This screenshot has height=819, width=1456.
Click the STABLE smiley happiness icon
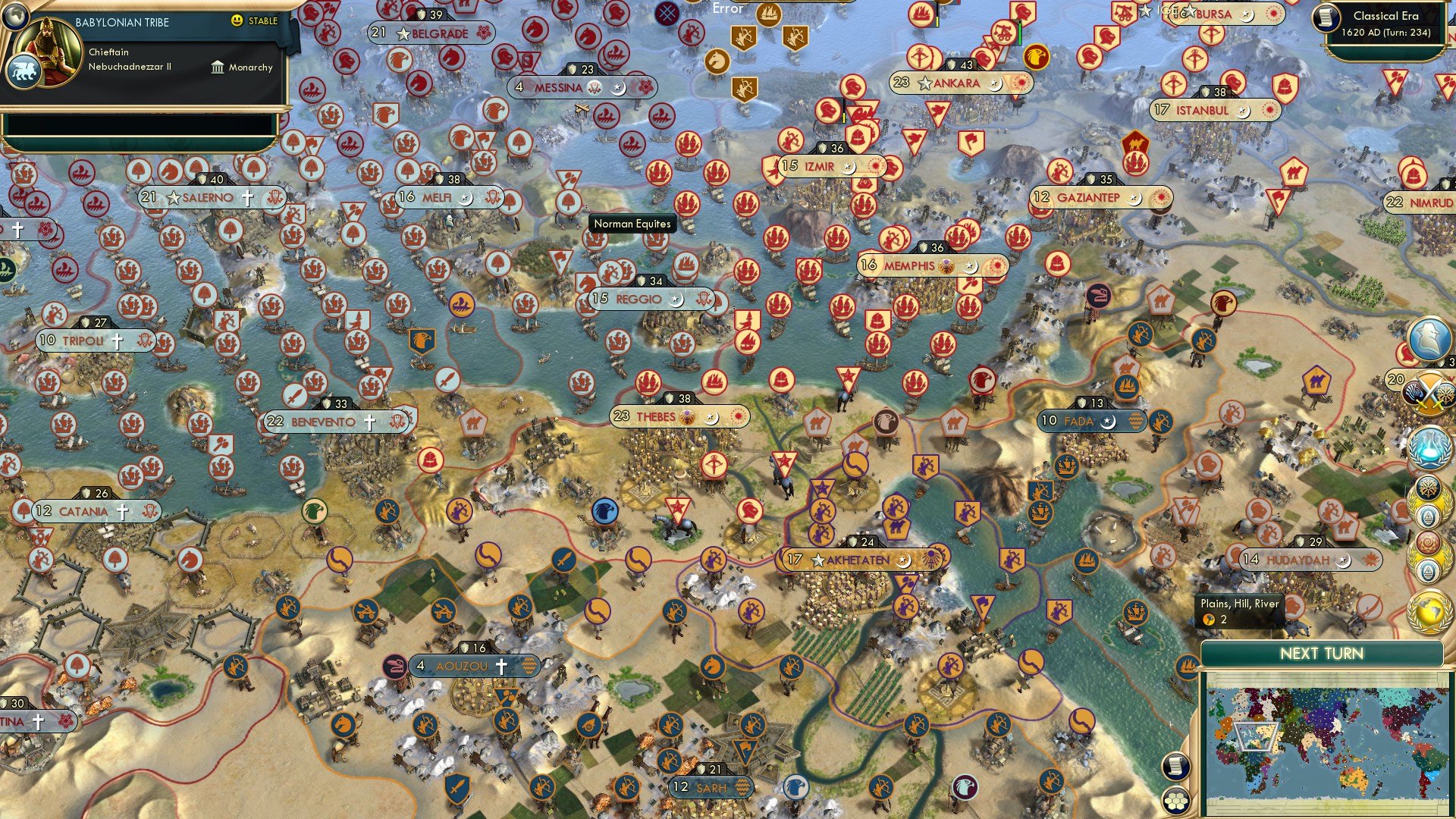pyautogui.click(x=236, y=22)
